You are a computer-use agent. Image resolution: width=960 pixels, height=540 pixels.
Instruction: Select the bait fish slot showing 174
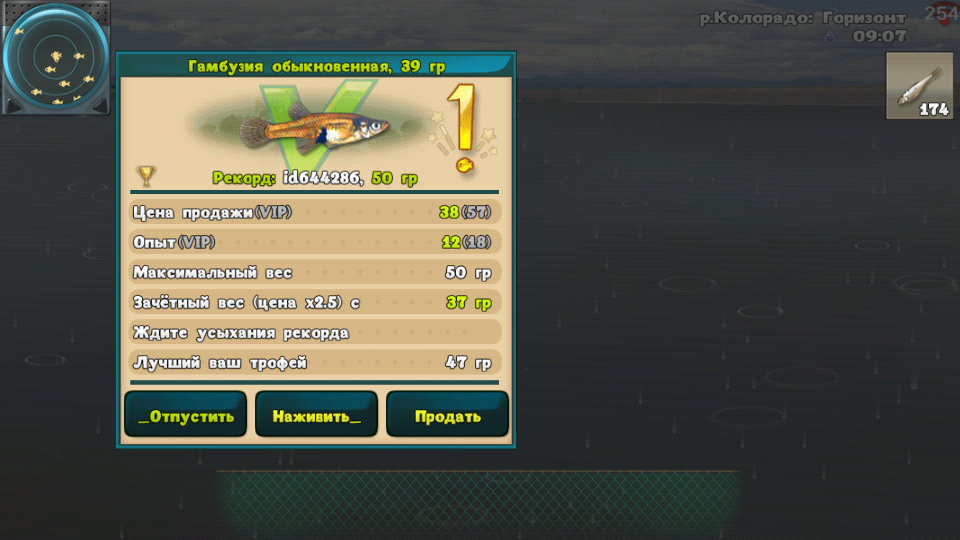[919, 87]
